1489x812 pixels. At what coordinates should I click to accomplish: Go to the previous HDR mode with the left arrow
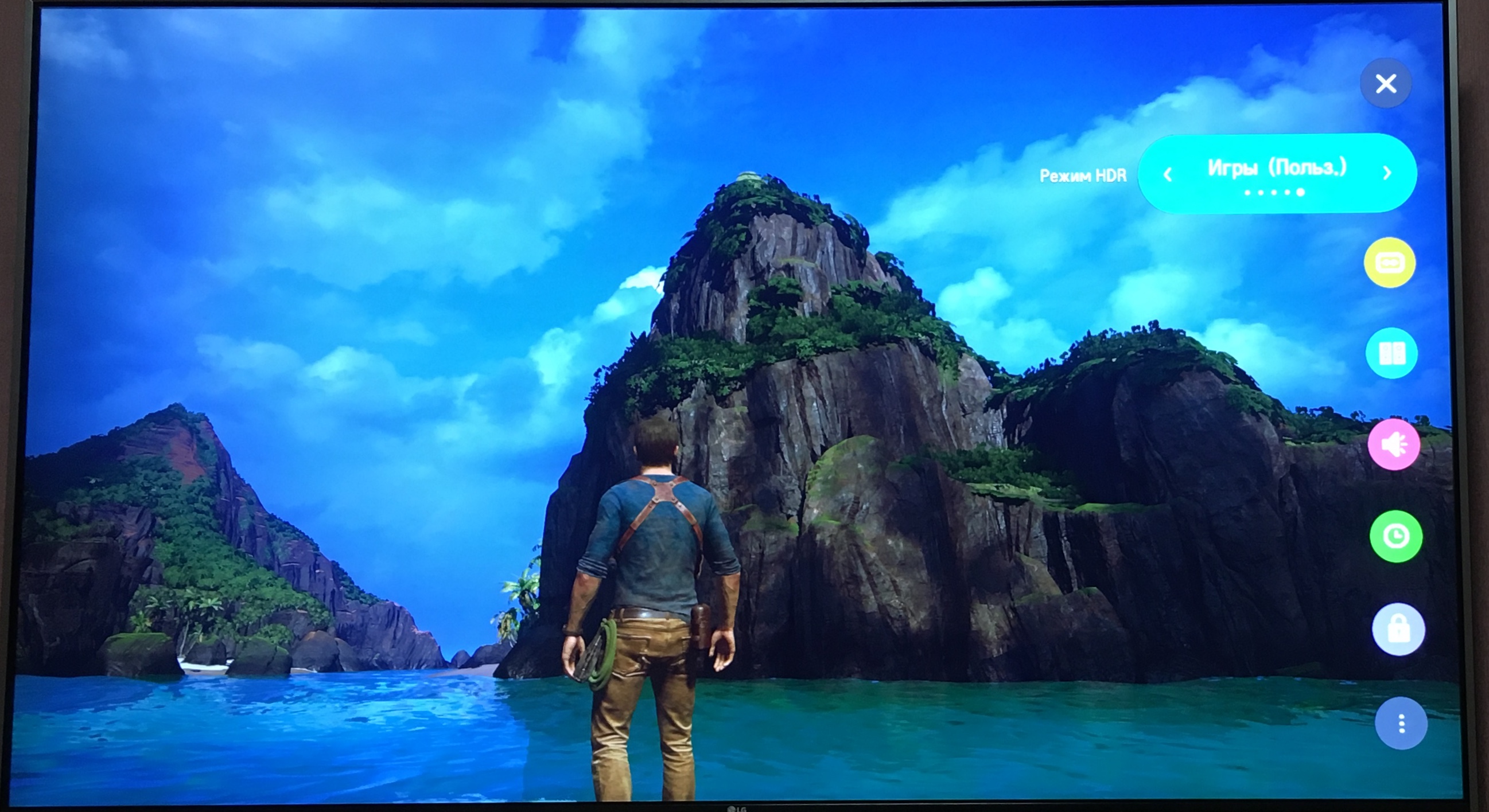coord(1168,174)
